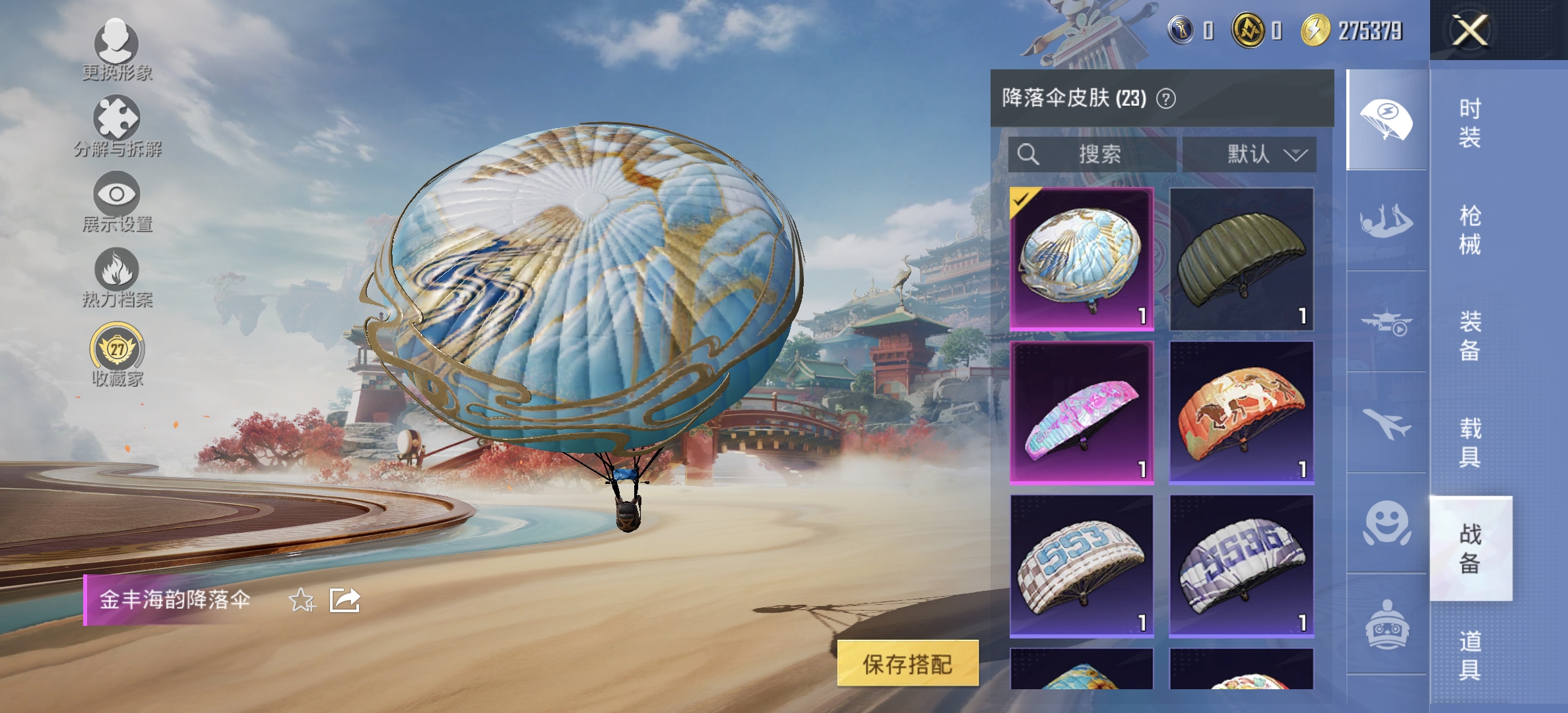The height and width of the screenshot is (713, 1568).
Task: Switch to the skydiving pose category icon
Action: pyautogui.click(x=1385, y=221)
